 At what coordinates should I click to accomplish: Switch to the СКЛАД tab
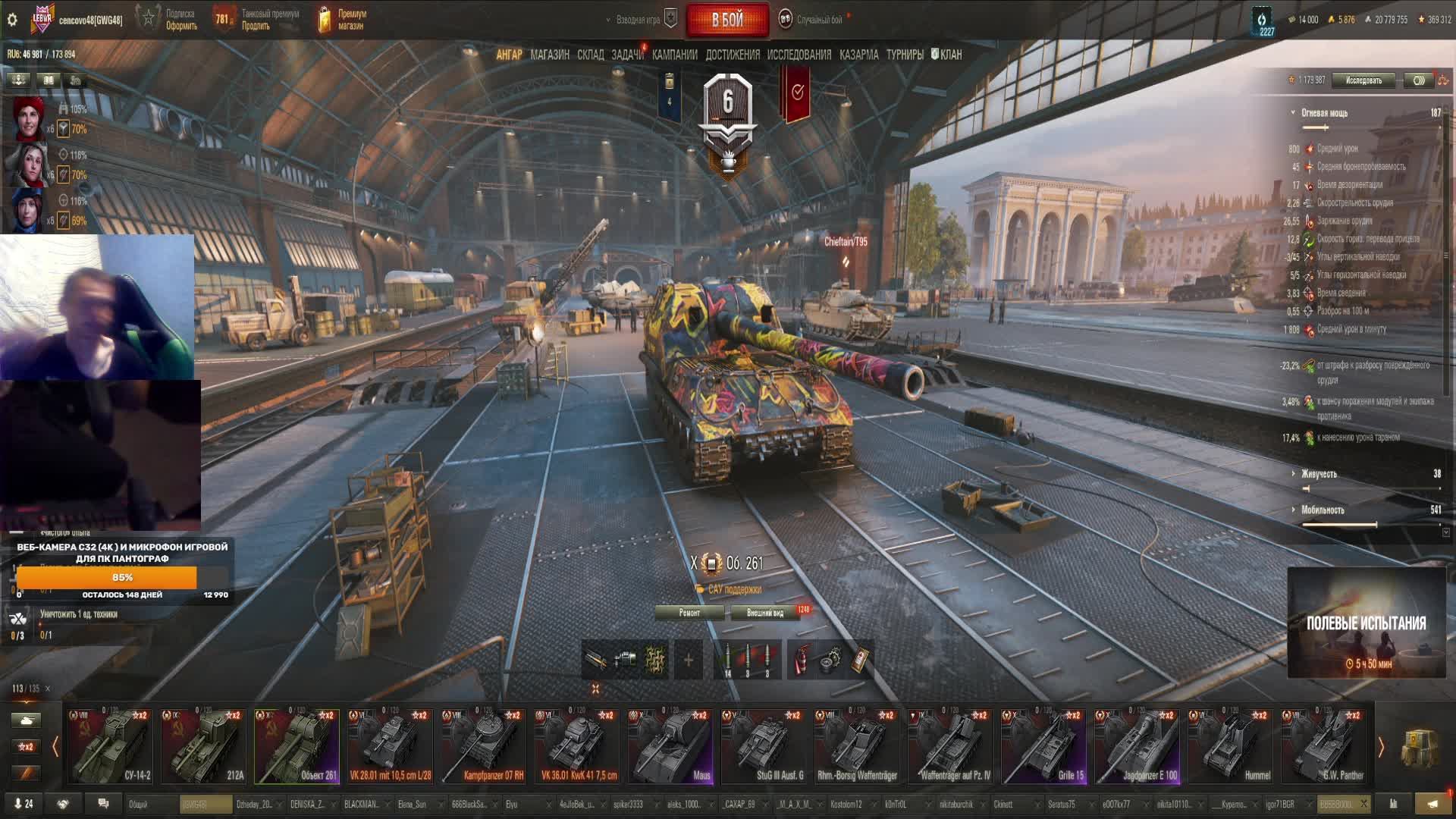pyautogui.click(x=590, y=55)
